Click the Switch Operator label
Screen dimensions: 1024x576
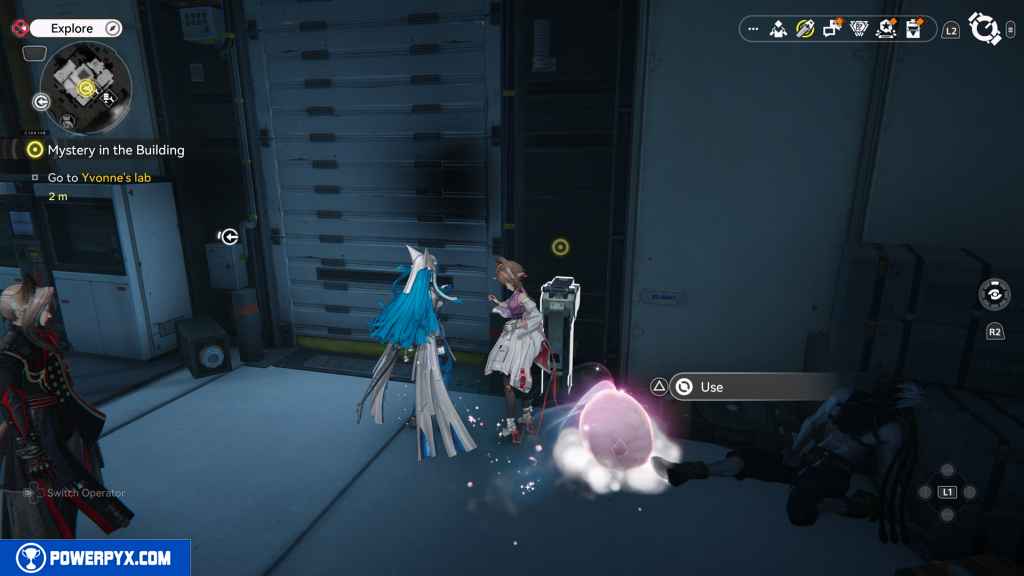coord(86,493)
